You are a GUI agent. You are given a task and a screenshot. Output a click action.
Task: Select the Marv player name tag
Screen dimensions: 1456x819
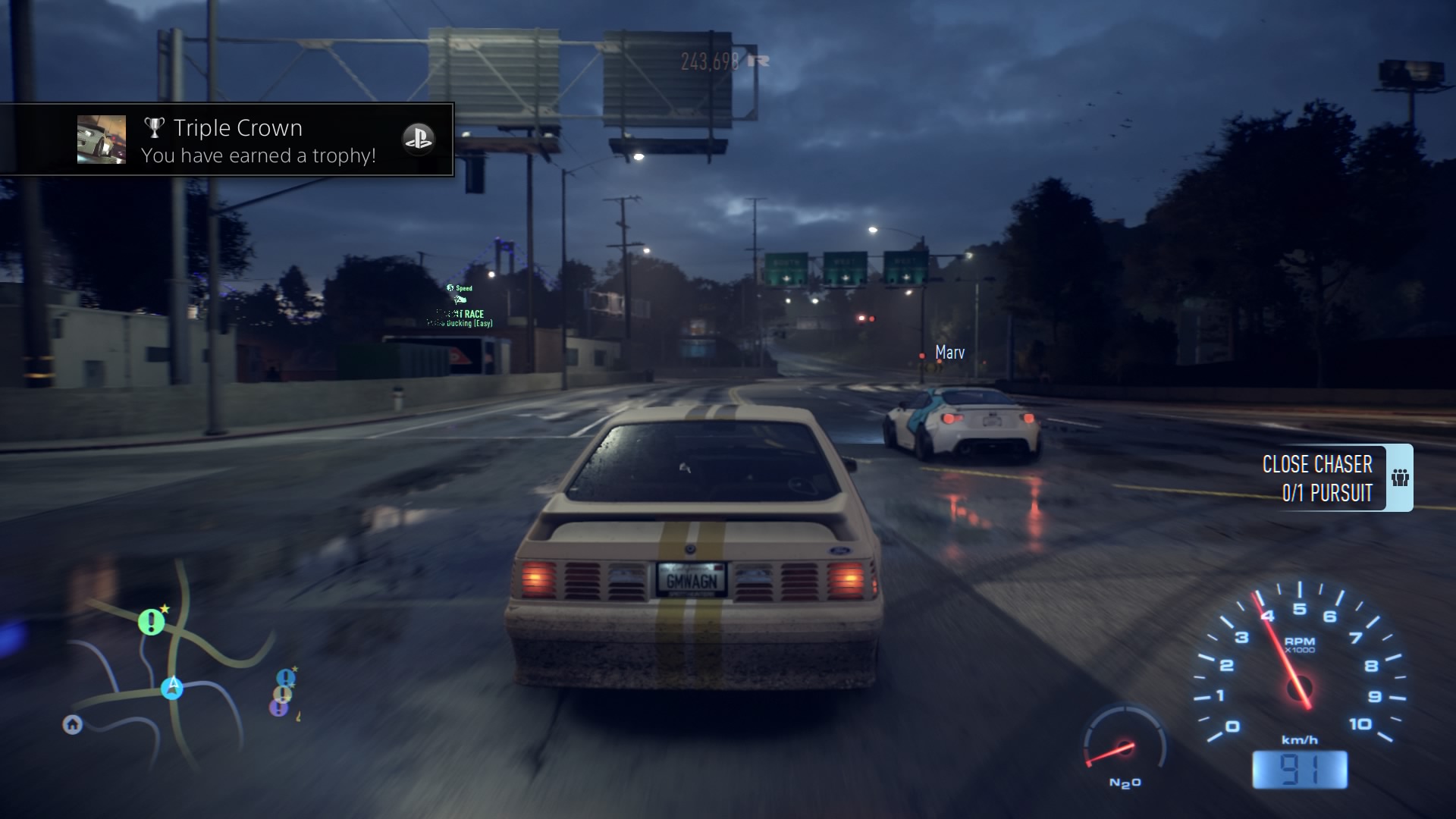949,352
